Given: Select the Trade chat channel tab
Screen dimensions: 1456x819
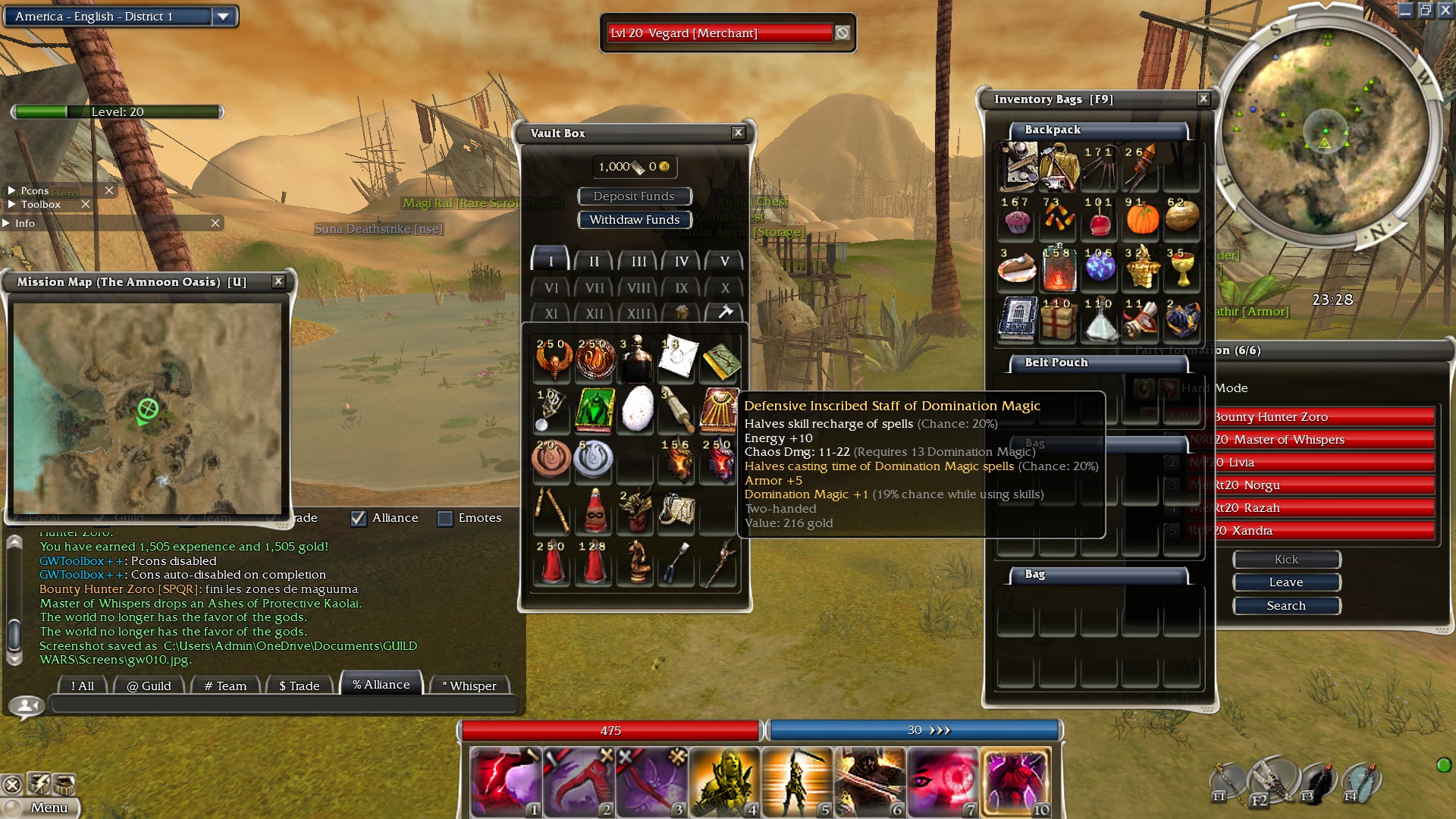Looking at the screenshot, I should (299, 686).
